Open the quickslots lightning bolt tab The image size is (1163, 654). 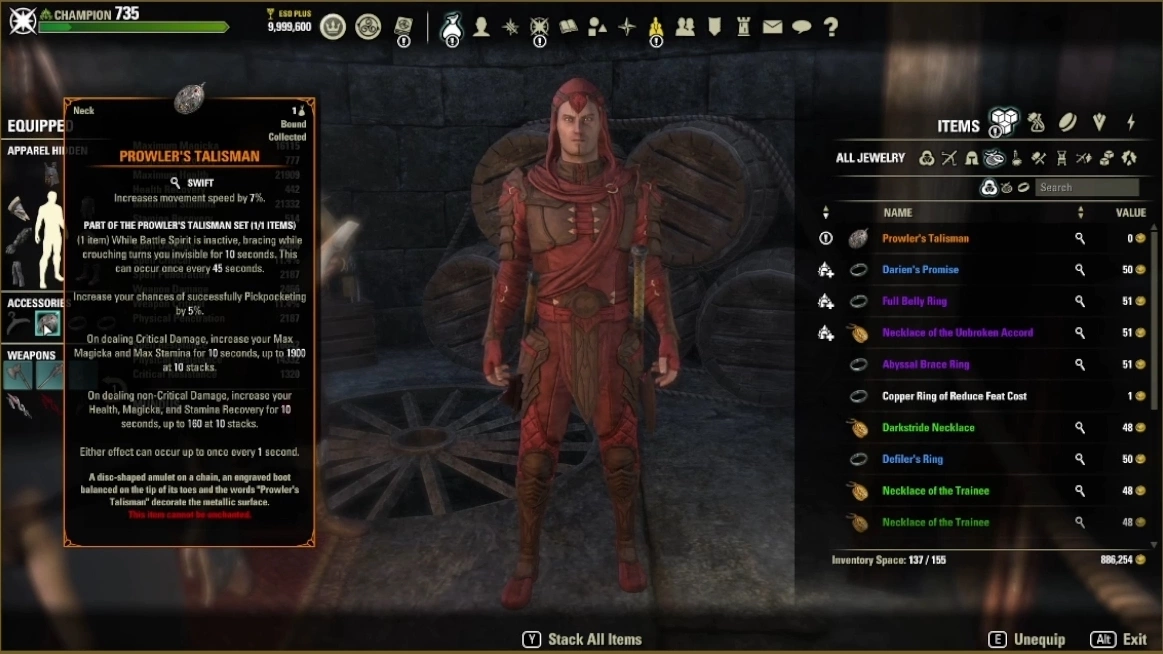pos(1131,123)
